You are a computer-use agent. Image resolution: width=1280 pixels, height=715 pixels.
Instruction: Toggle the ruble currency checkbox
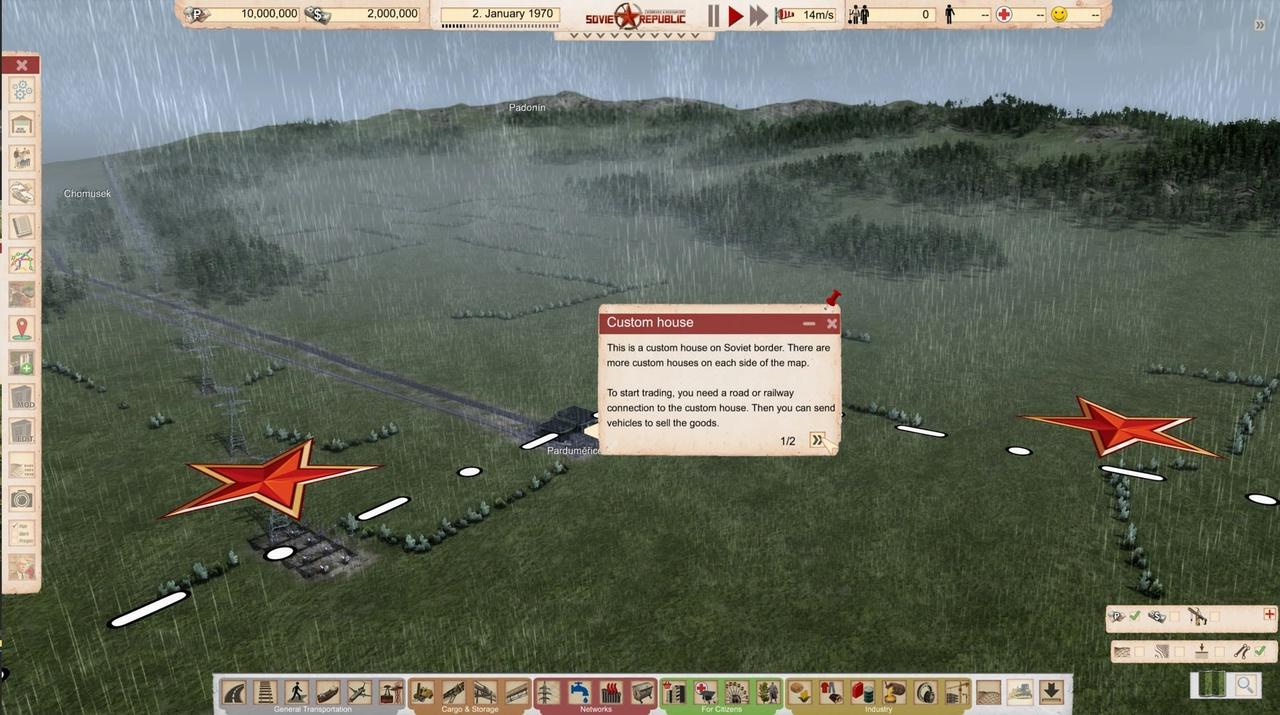[1134, 617]
